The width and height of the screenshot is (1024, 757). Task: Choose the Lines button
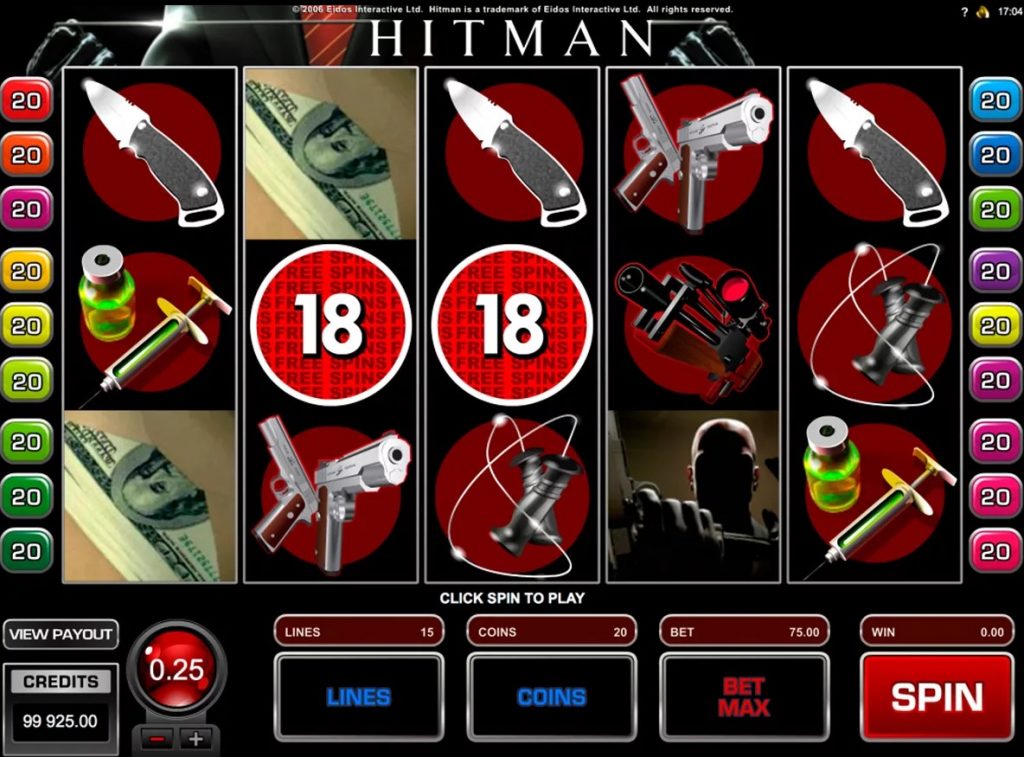pyautogui.click(x=358, y=697)
